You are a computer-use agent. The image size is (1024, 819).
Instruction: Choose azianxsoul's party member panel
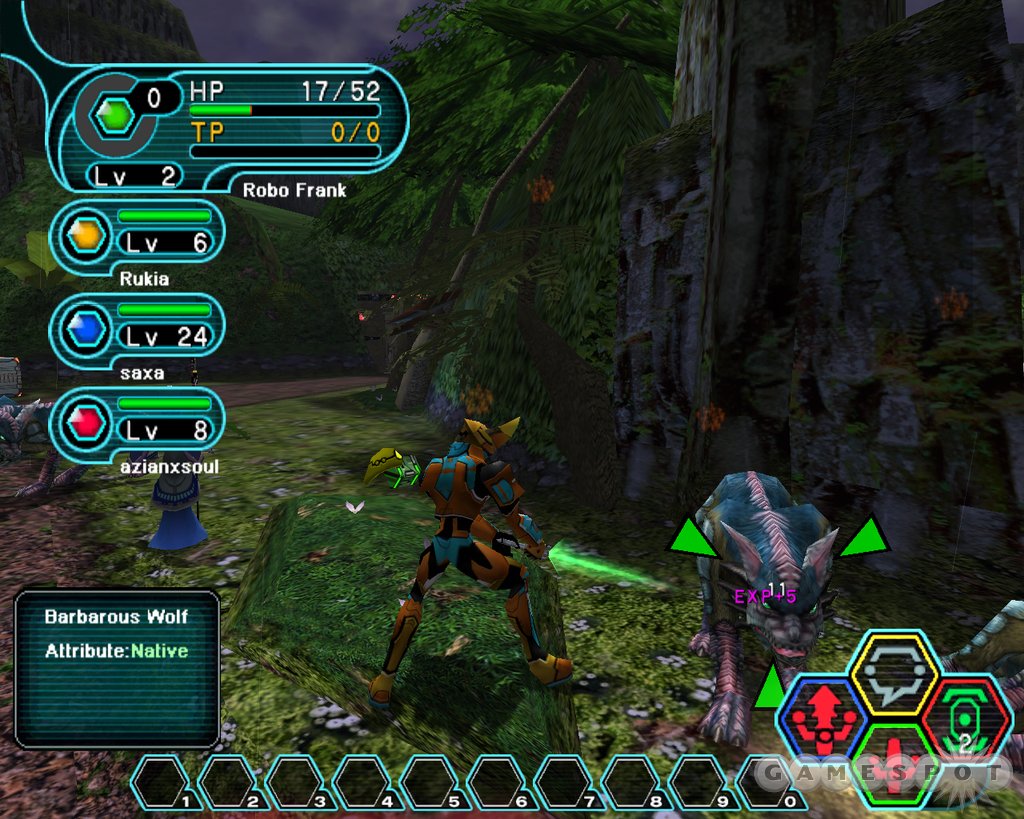pos(137,424)
